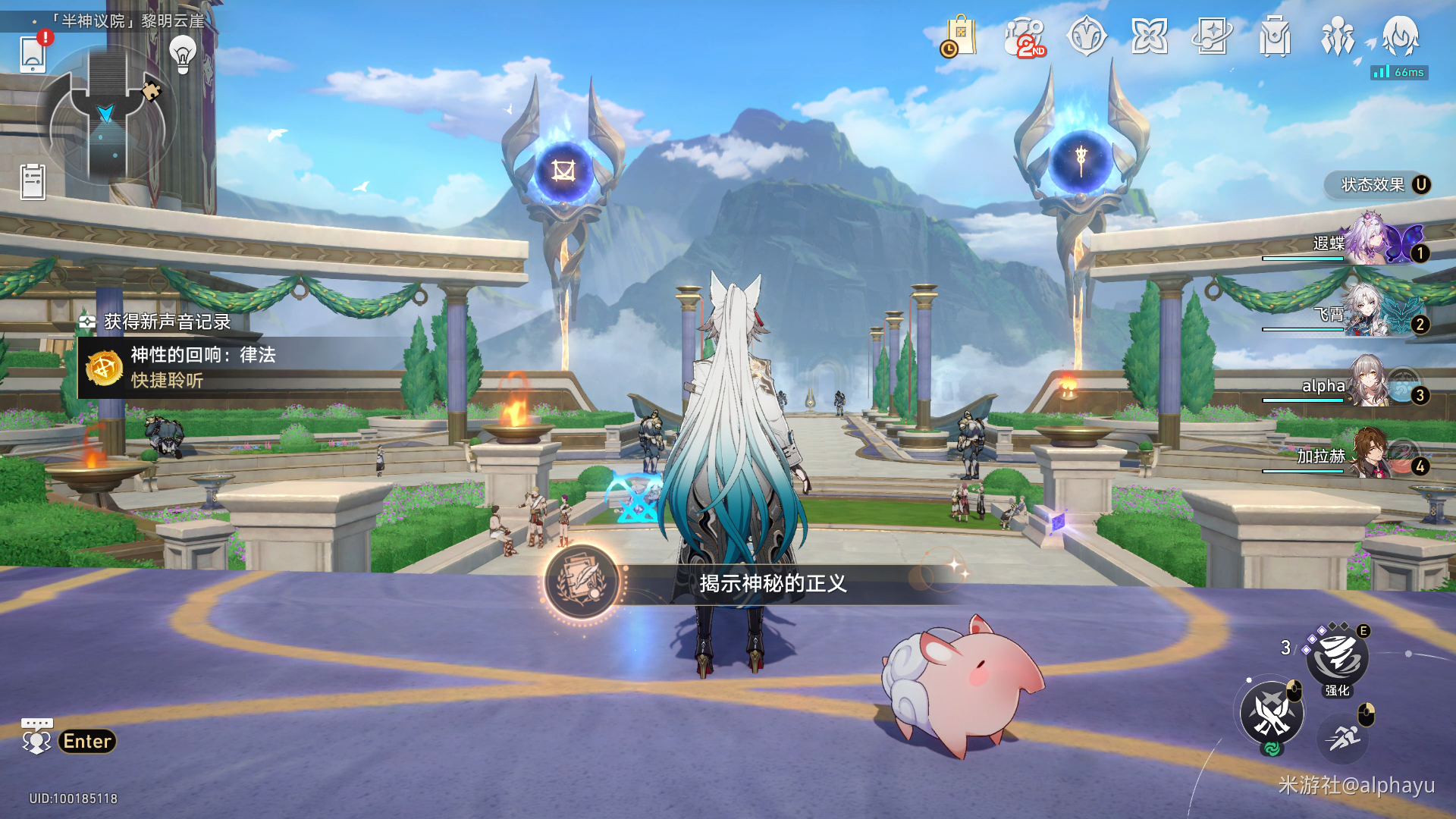The image size is (1456, 819).
Task: Open the backpack inventory icon
Action: (1275, 37)
